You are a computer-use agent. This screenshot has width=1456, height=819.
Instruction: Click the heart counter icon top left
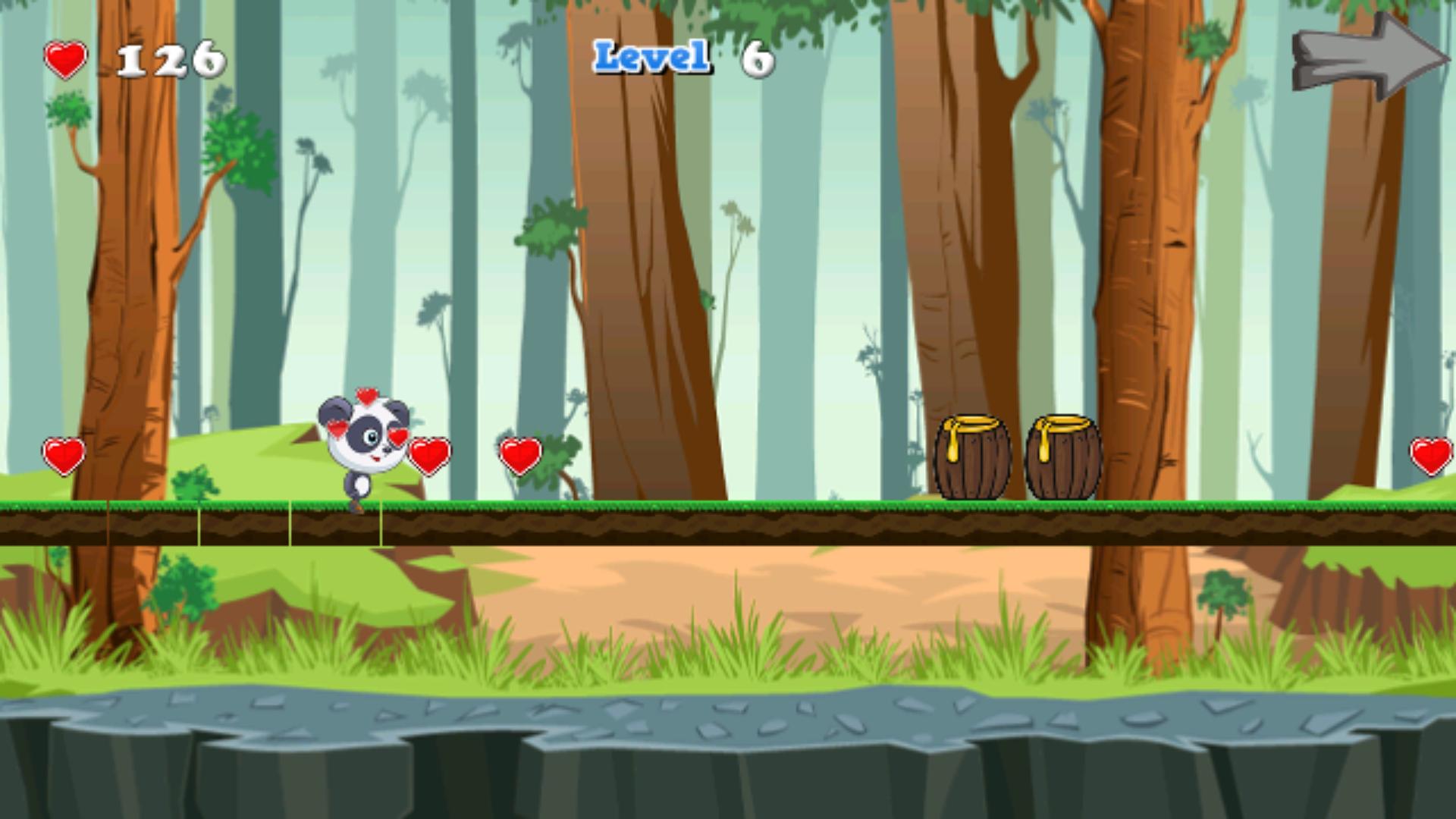[x=64, y=59]
